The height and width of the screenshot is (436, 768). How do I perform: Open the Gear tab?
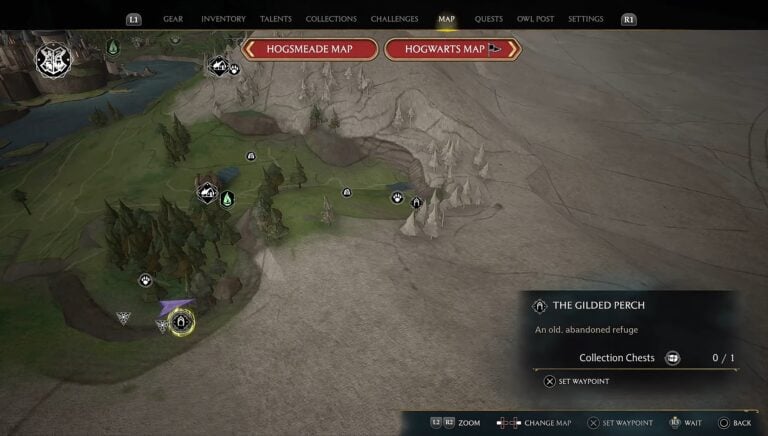(173, 19)
